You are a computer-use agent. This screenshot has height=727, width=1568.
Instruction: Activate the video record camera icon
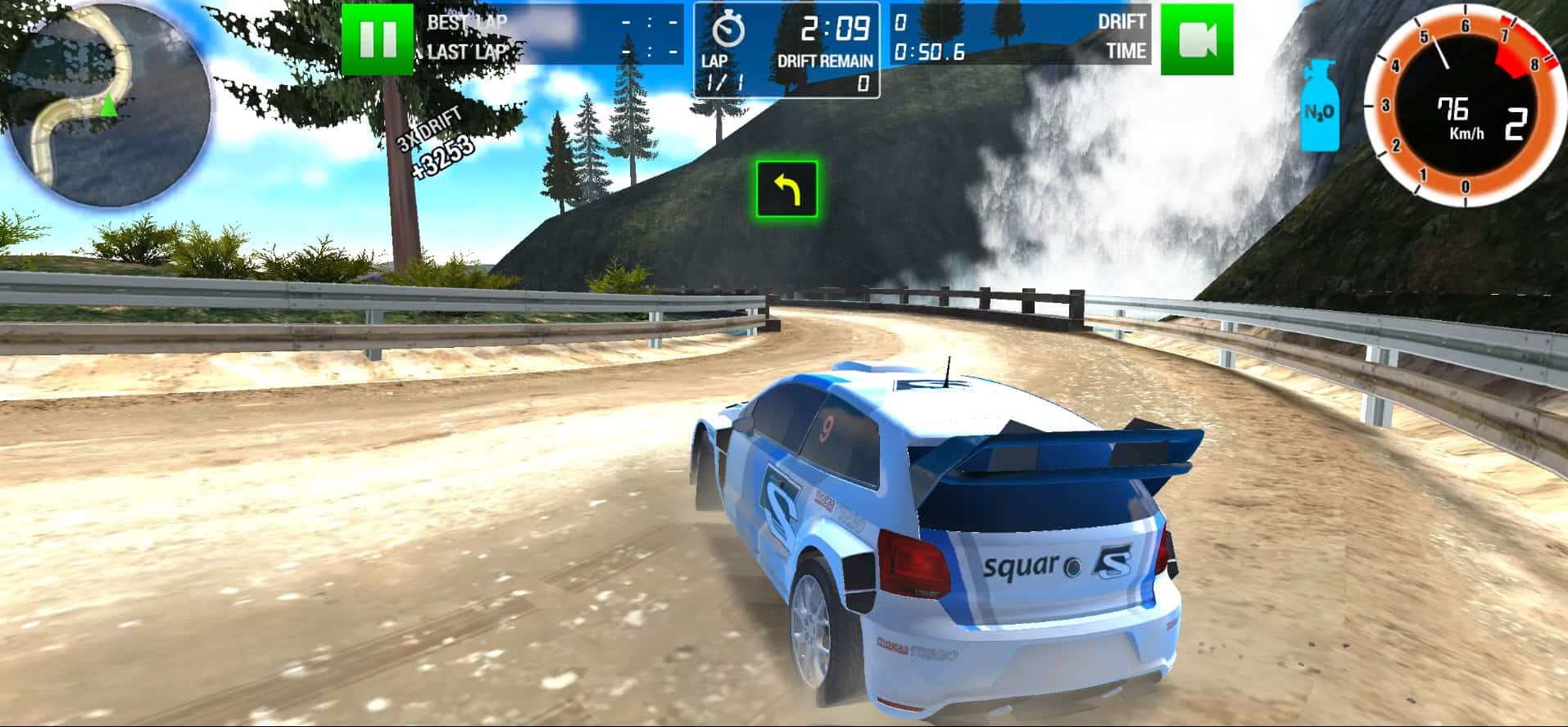tap(1199, 38)
